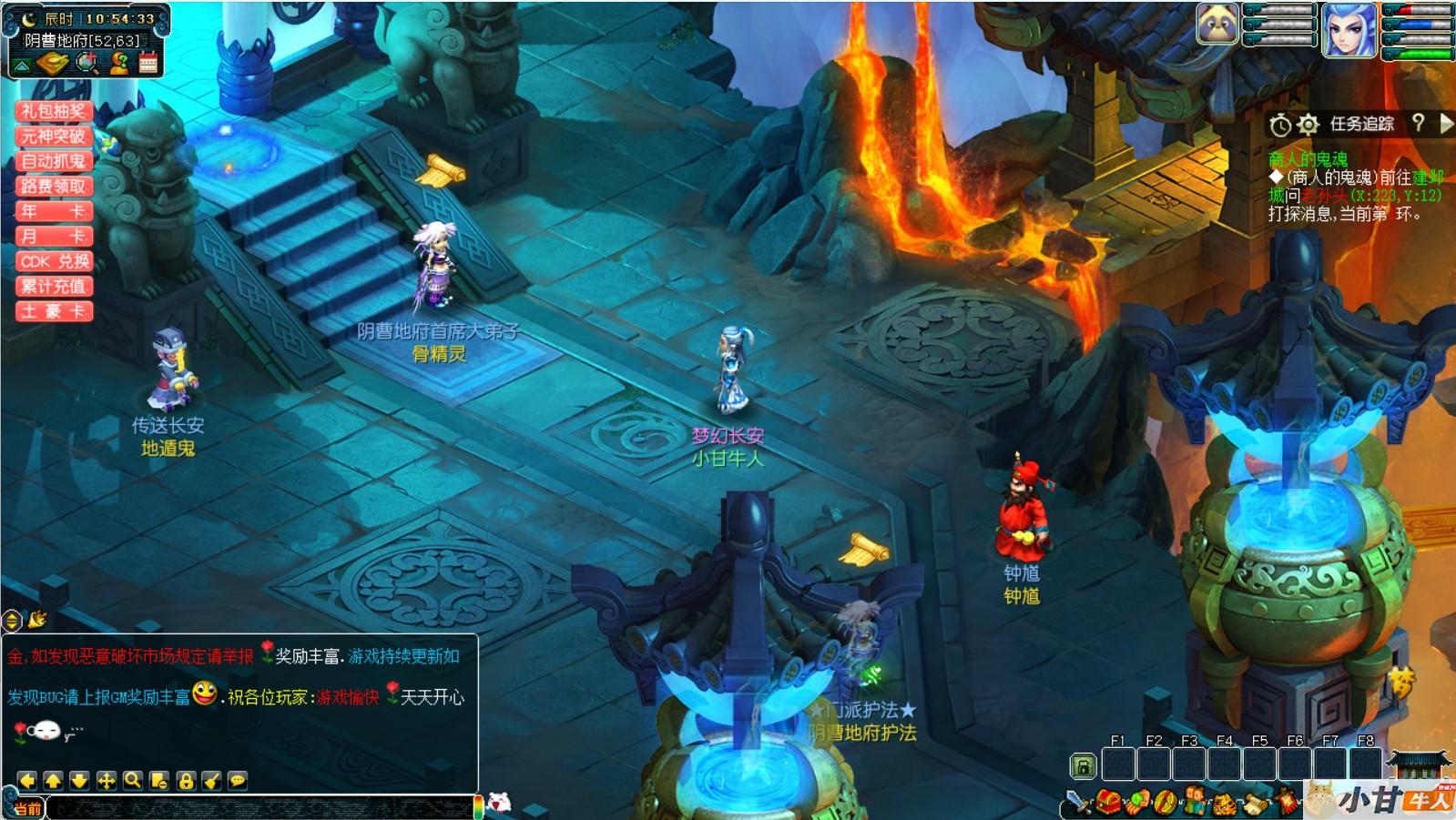1456x820 pixels.
Task: Switch chat channel using 当前 button
Action: coord(26,808)
